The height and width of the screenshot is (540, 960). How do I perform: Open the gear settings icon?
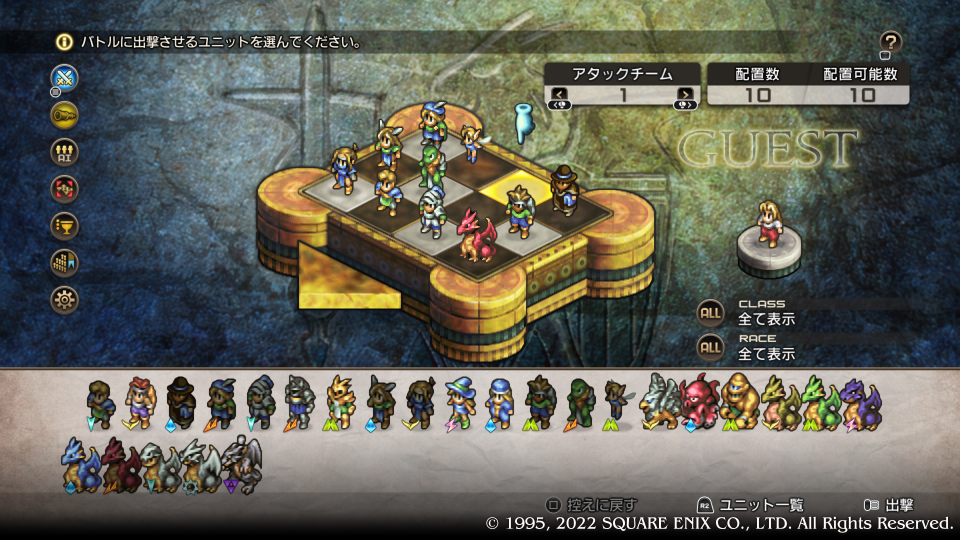tap(65, 299)
